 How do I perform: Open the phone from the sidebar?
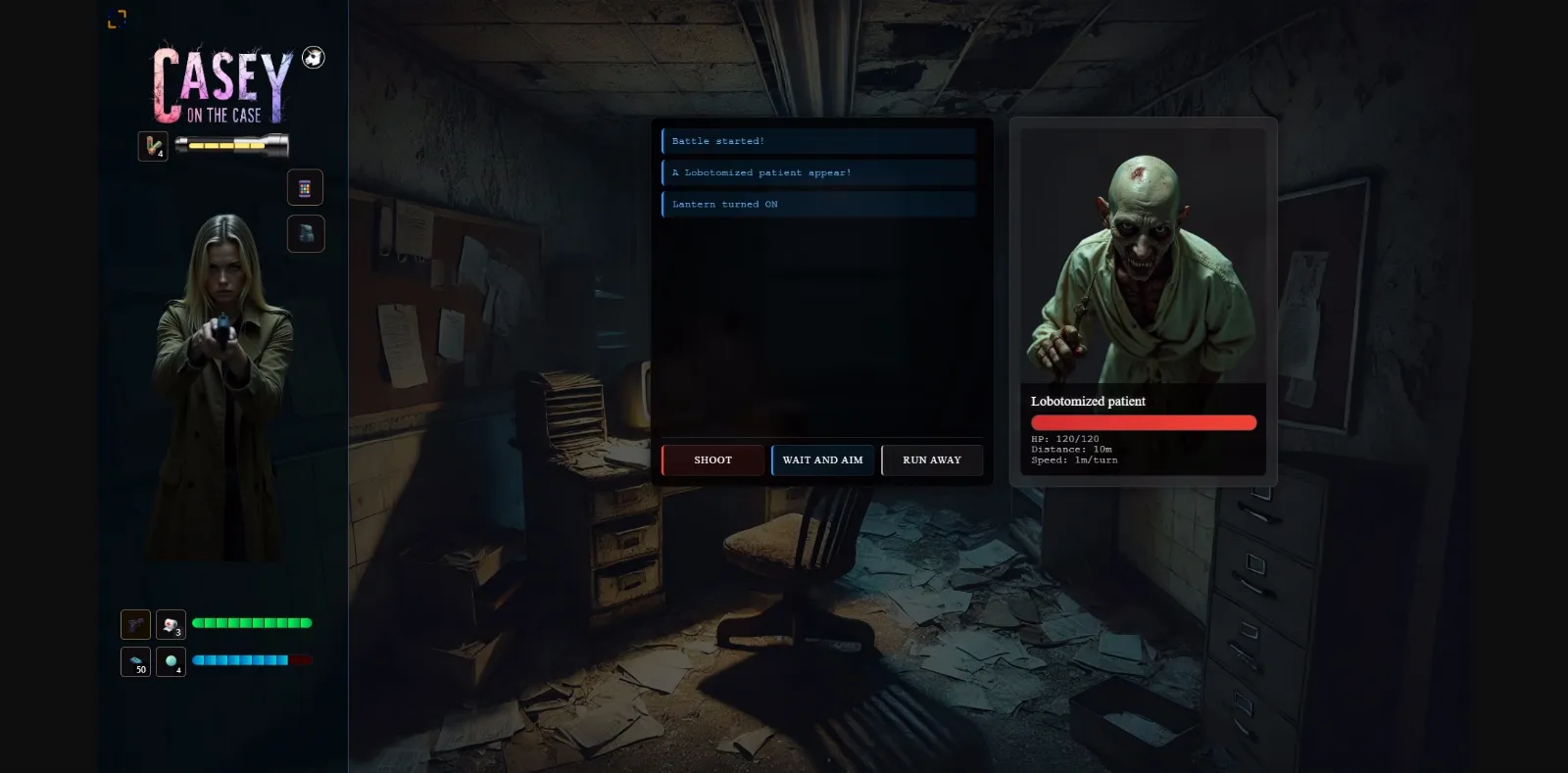click(x=306, y=187)
